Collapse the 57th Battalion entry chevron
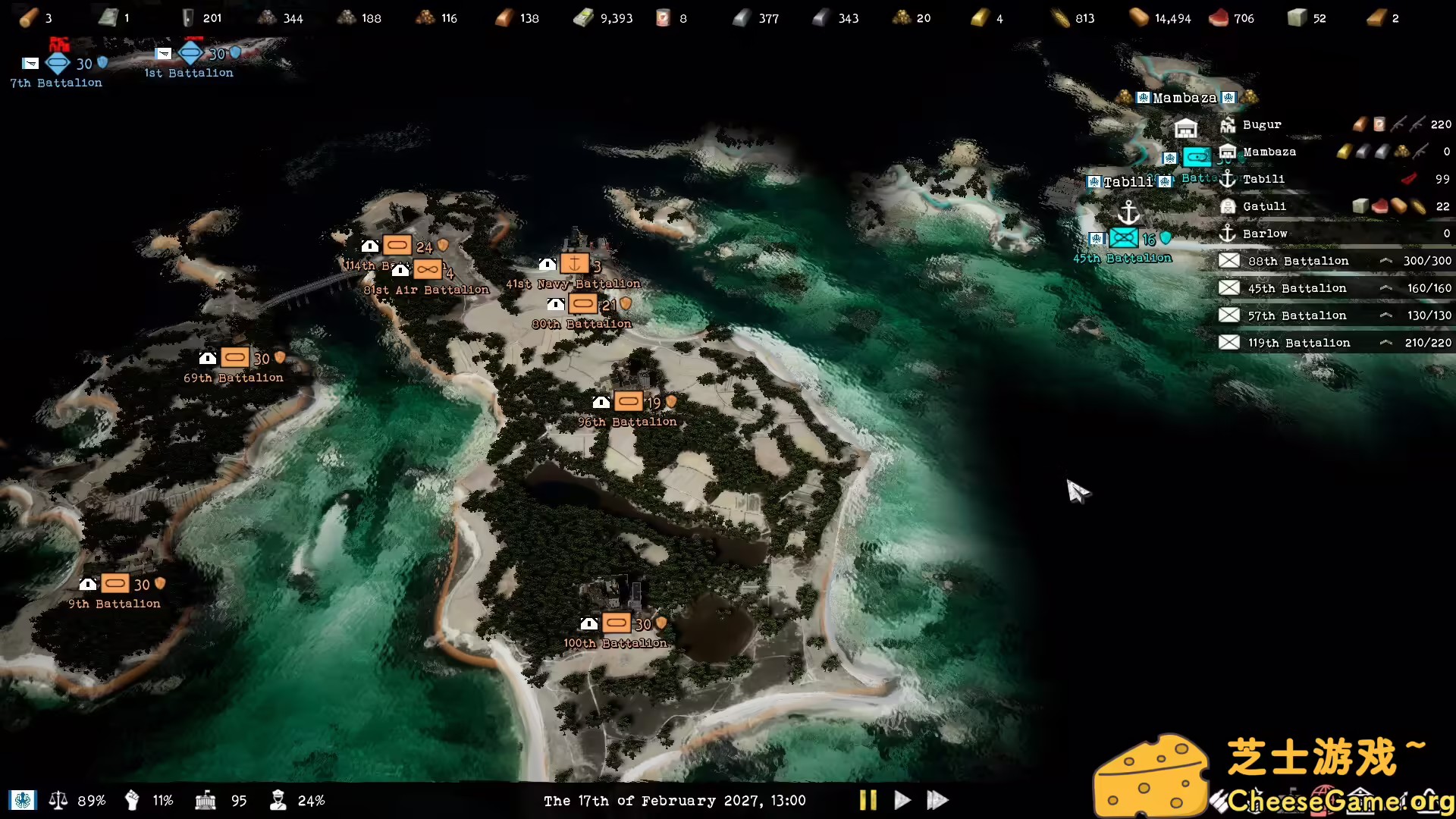This screenshot has height=819, width=1456. point(1386,315)
